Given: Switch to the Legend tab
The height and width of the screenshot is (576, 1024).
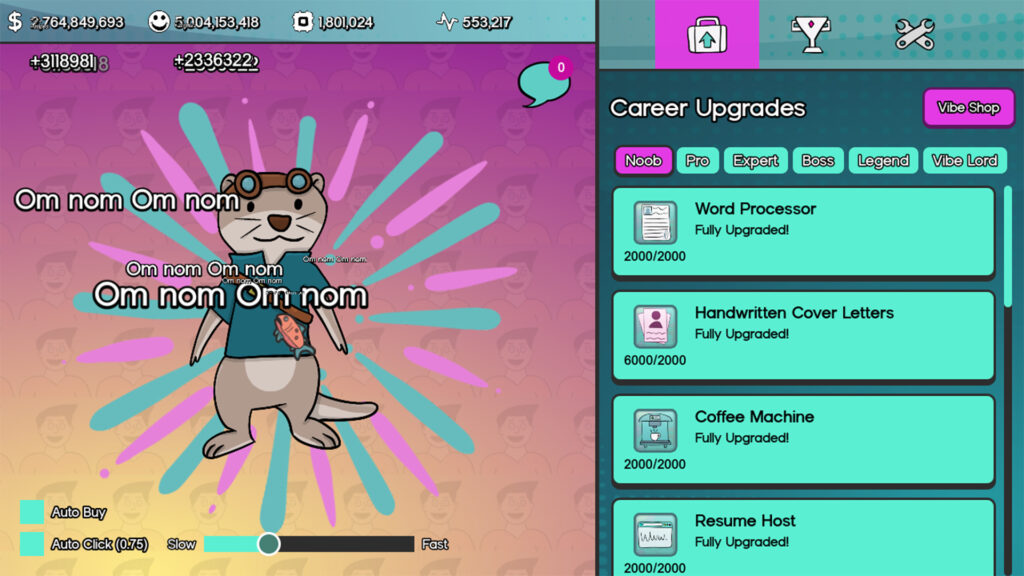Looking at the screenshot, I should point(883,161).
